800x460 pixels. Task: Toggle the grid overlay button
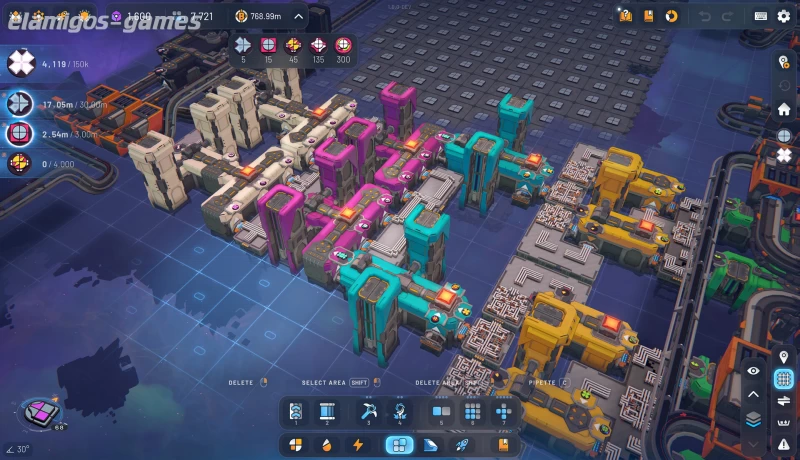783,379
